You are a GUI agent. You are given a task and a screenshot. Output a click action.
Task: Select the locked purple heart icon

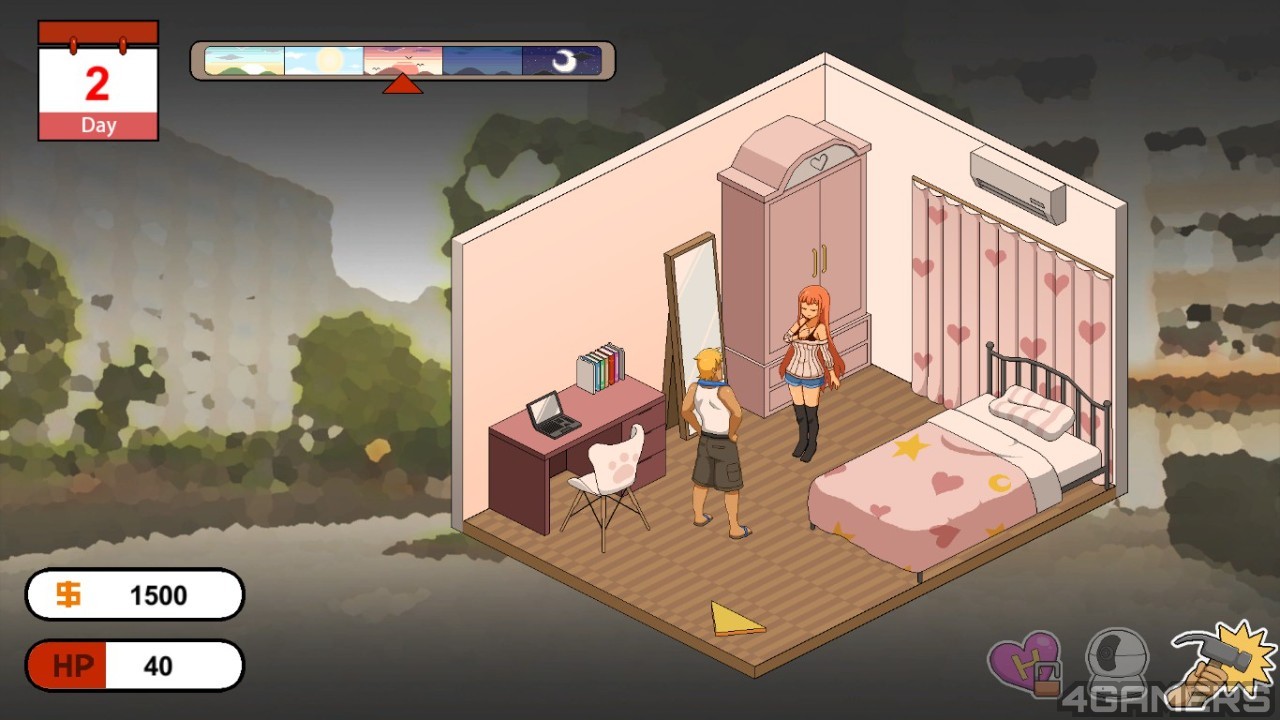1023,662
